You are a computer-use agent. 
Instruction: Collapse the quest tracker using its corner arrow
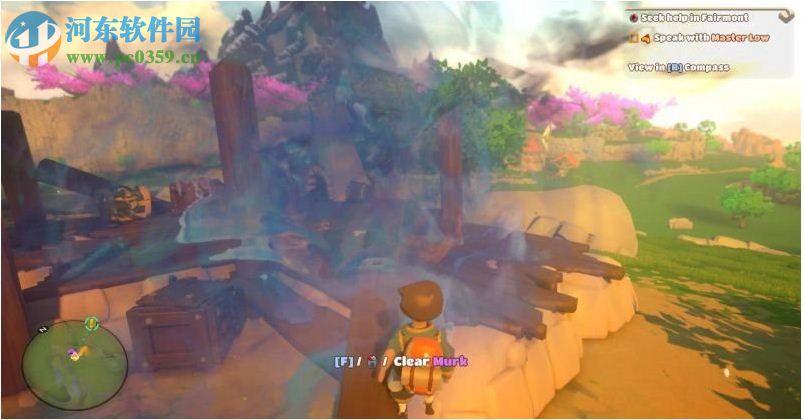[786, 16]
